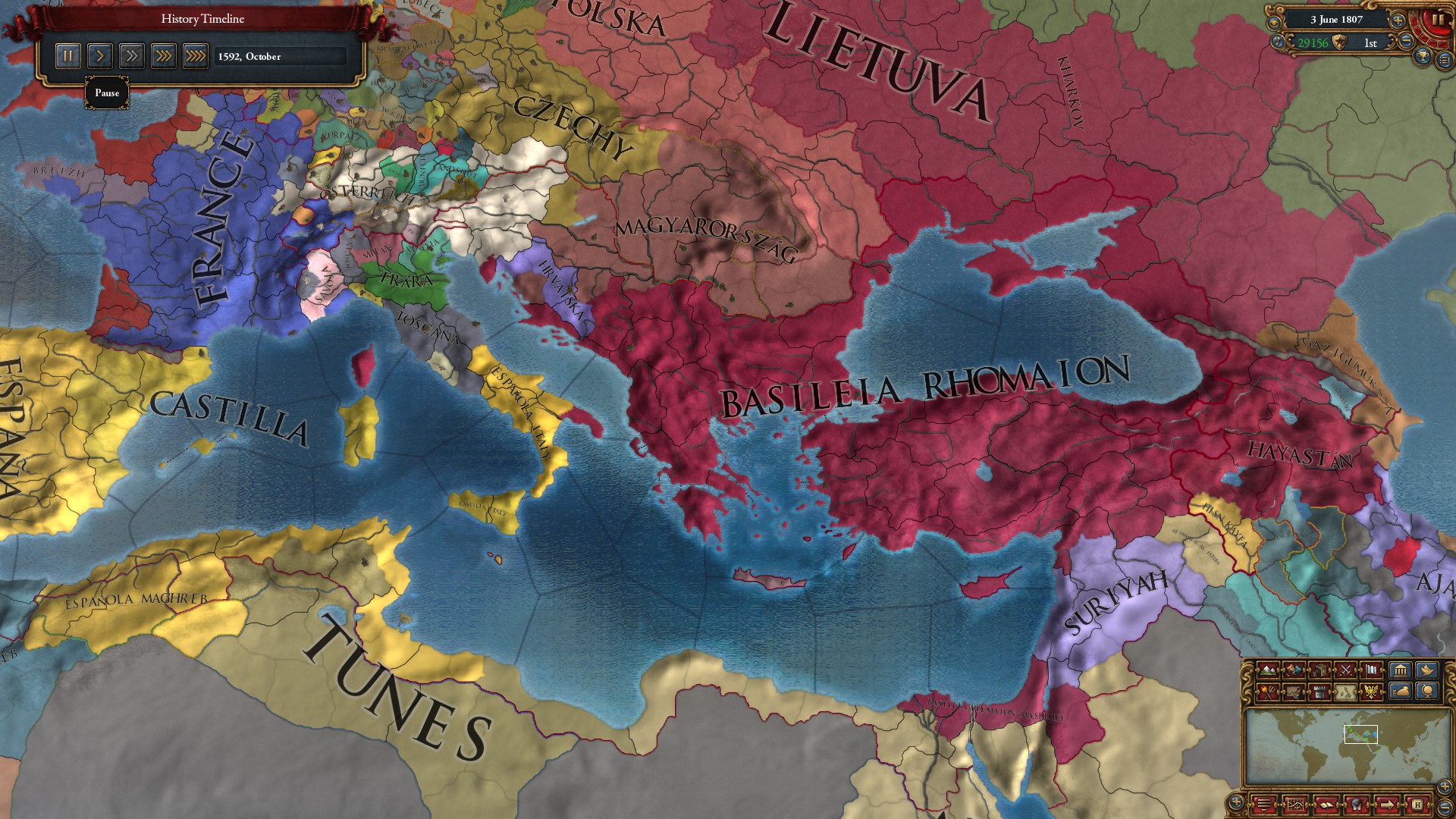Select the trade mapmode icon
The image size is (1456, 819).
(x=1320, y=670)
